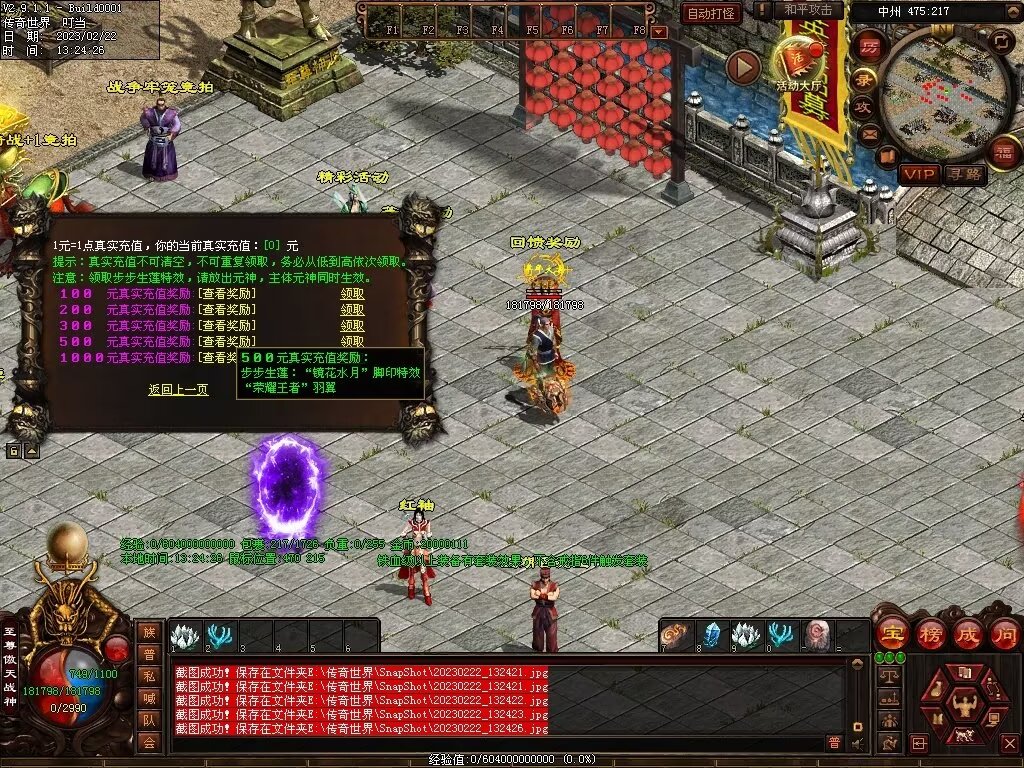The width and height of the screenshot is (1024, 768).
Task: Open the VIP panel
Action: tap(918, 174)
